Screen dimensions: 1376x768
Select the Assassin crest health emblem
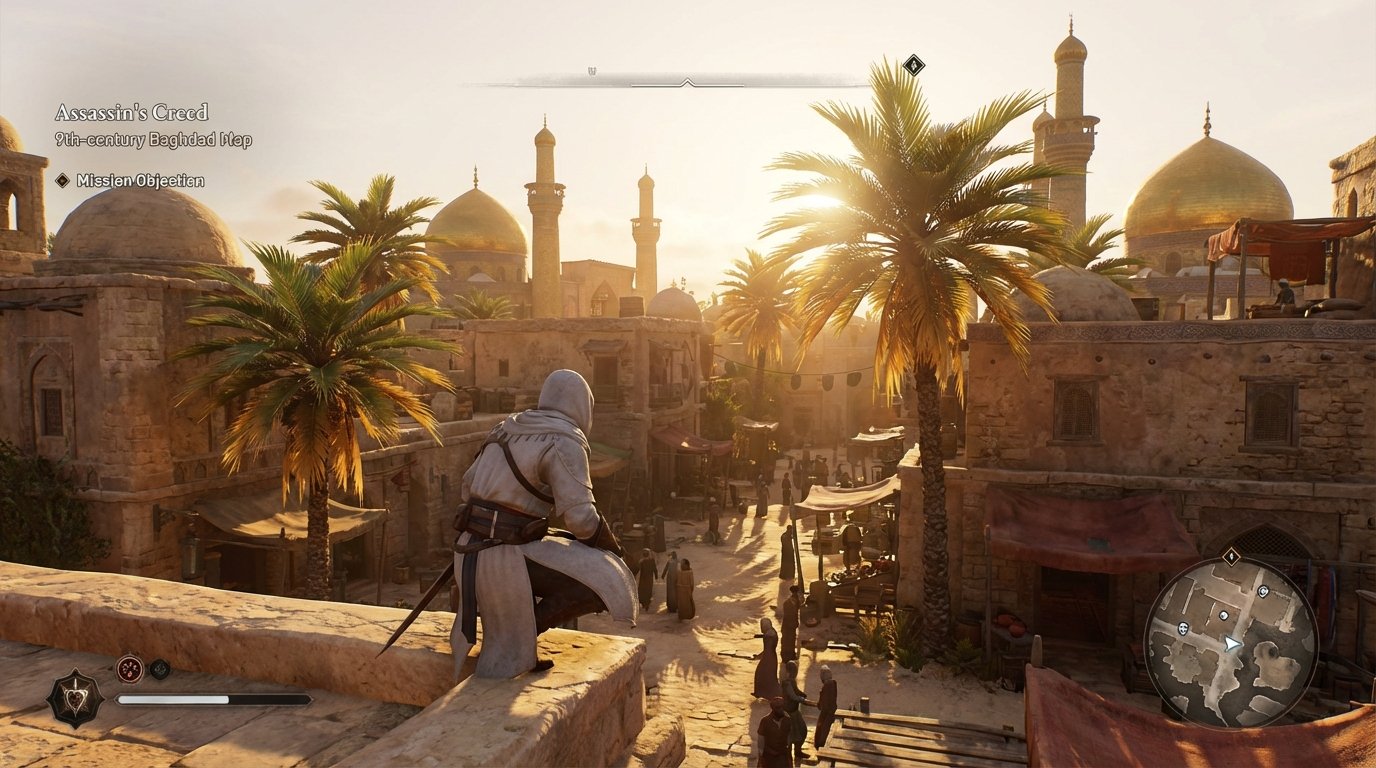[x=73, y=697]
